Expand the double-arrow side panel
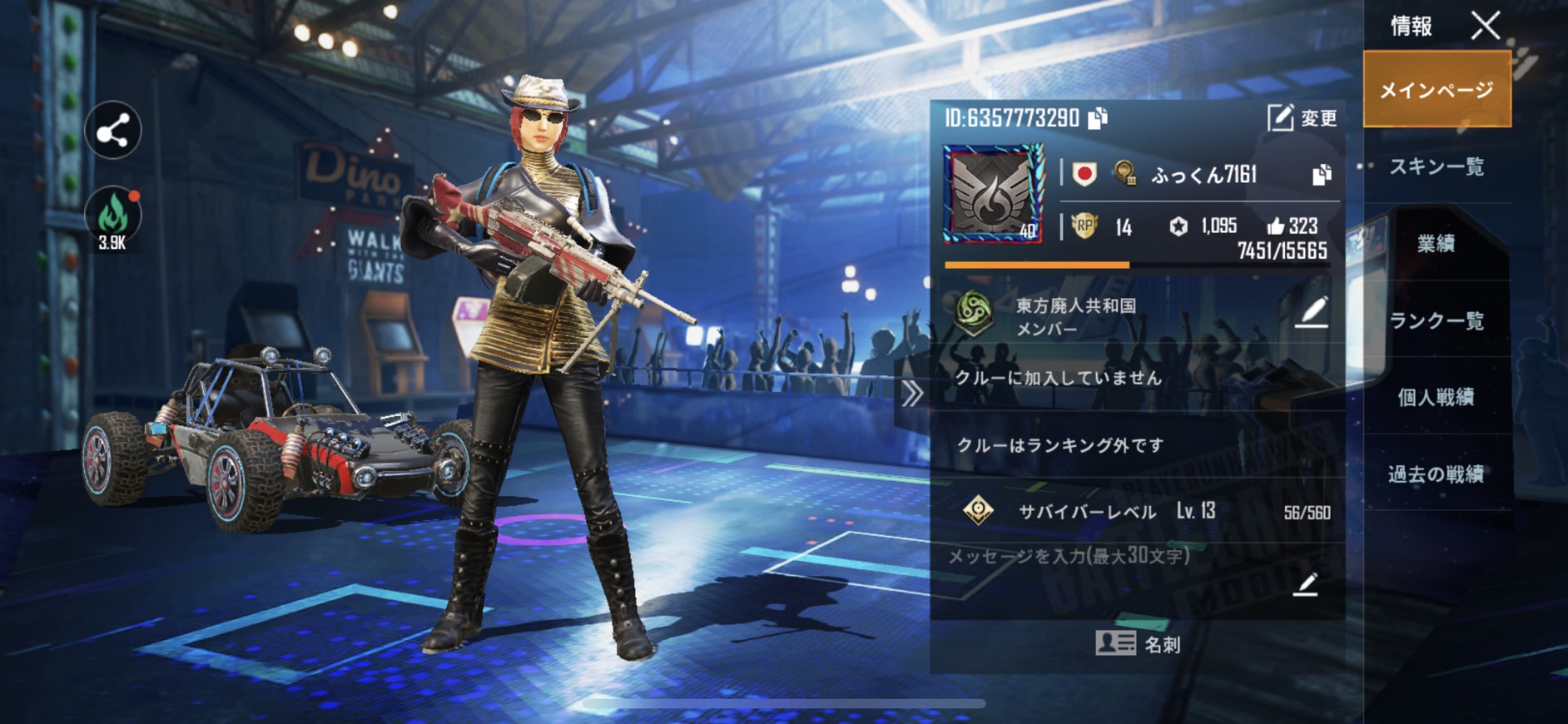 (912, 394)
